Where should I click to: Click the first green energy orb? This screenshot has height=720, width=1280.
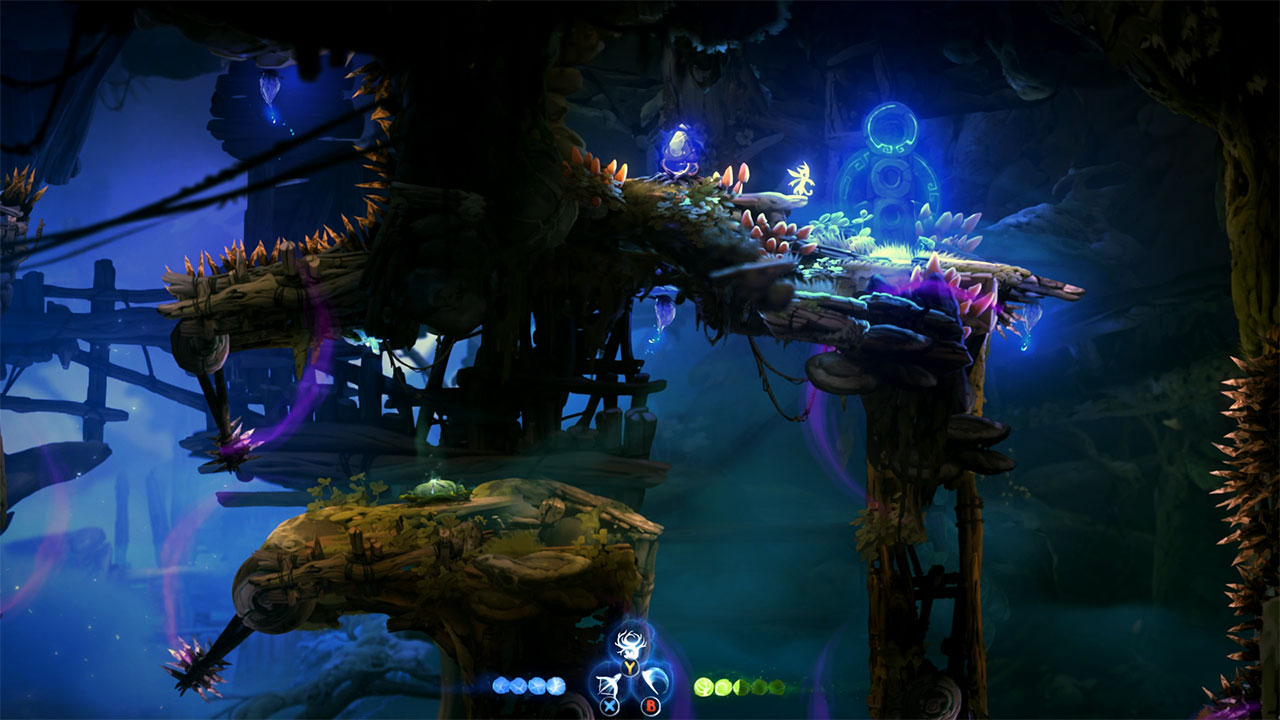[x=705, y=687]
